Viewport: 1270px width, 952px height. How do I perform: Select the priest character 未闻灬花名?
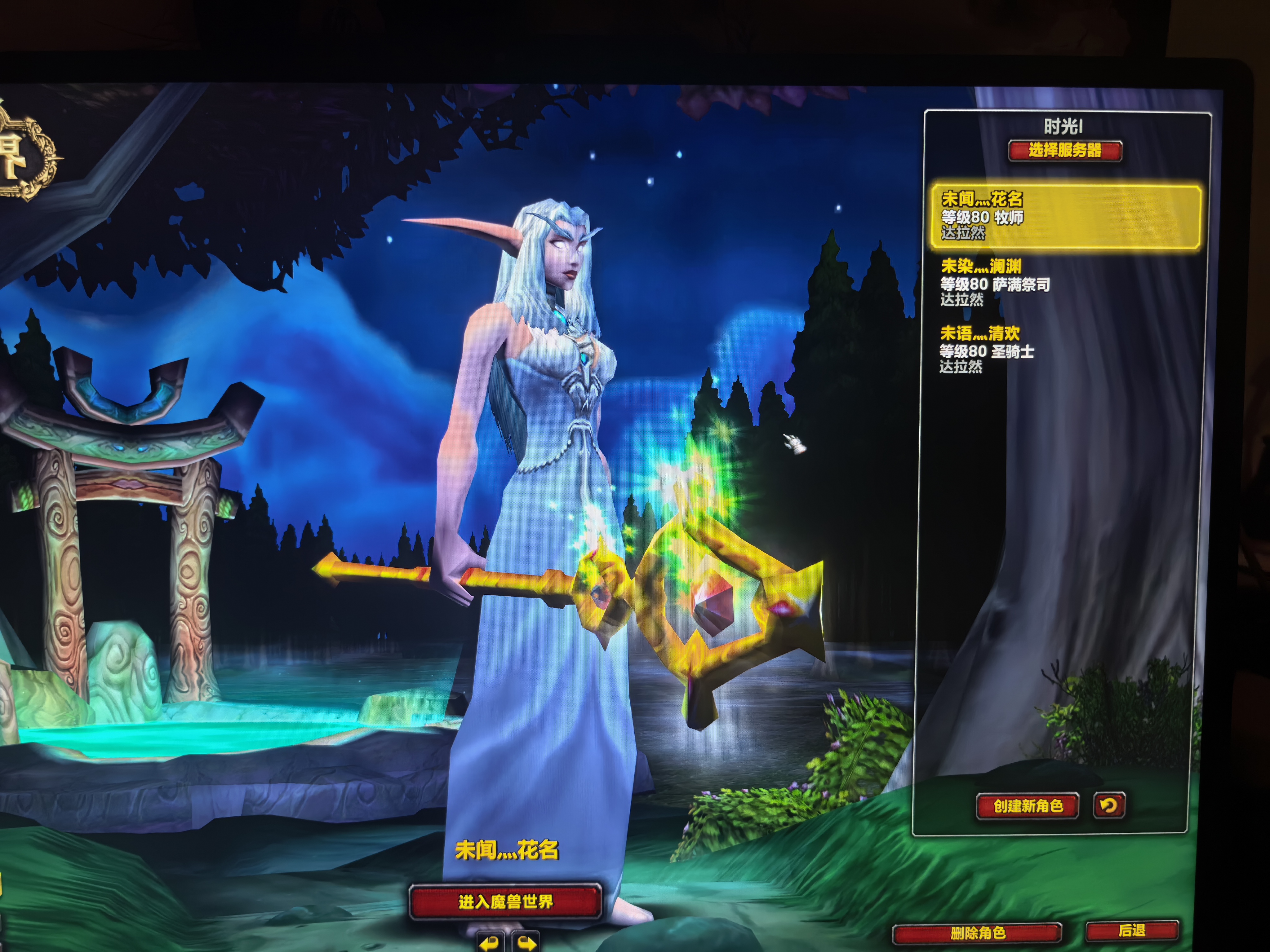coord(1065,216)
